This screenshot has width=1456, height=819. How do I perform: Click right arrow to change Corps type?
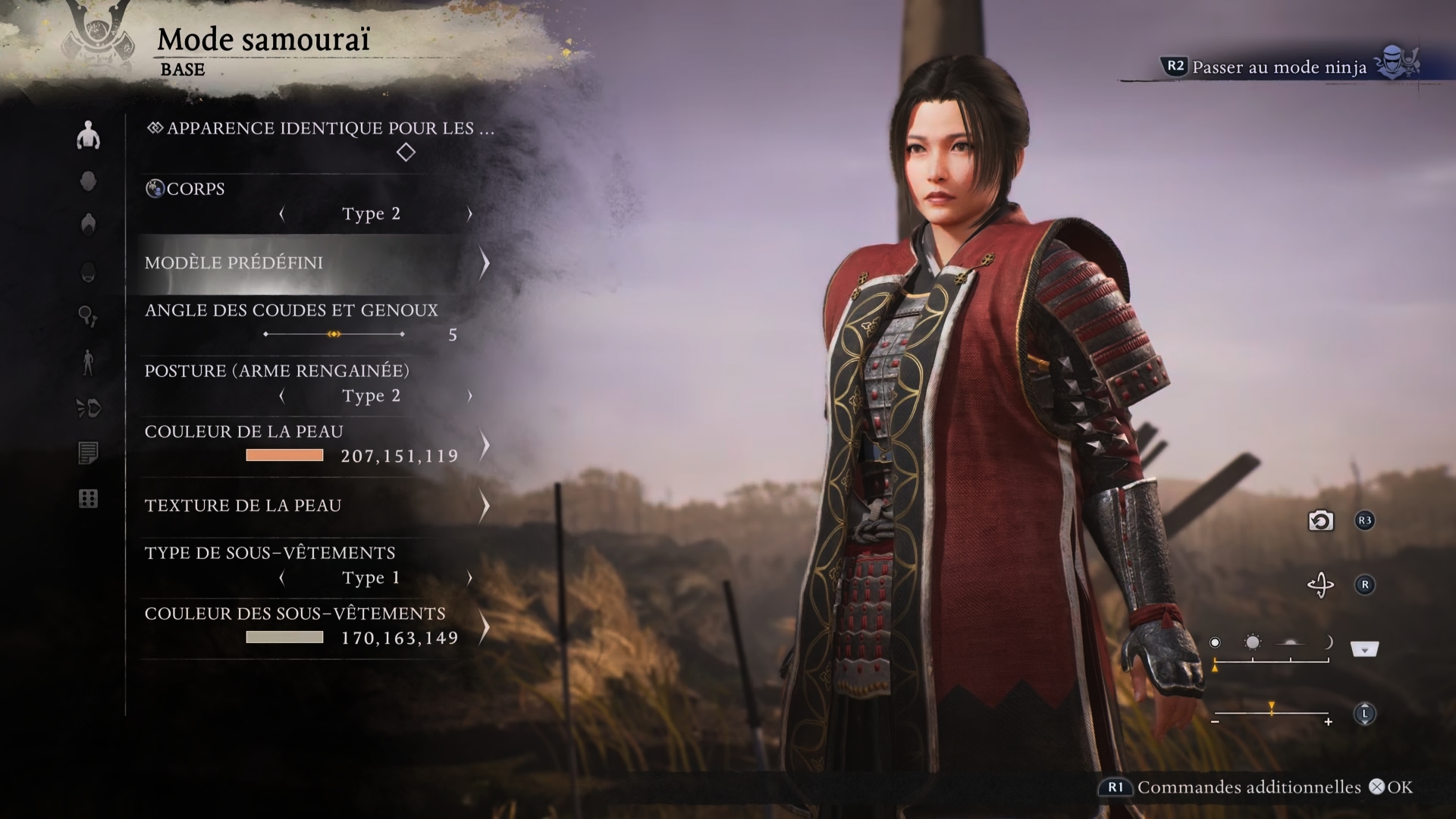pos(469,213)
